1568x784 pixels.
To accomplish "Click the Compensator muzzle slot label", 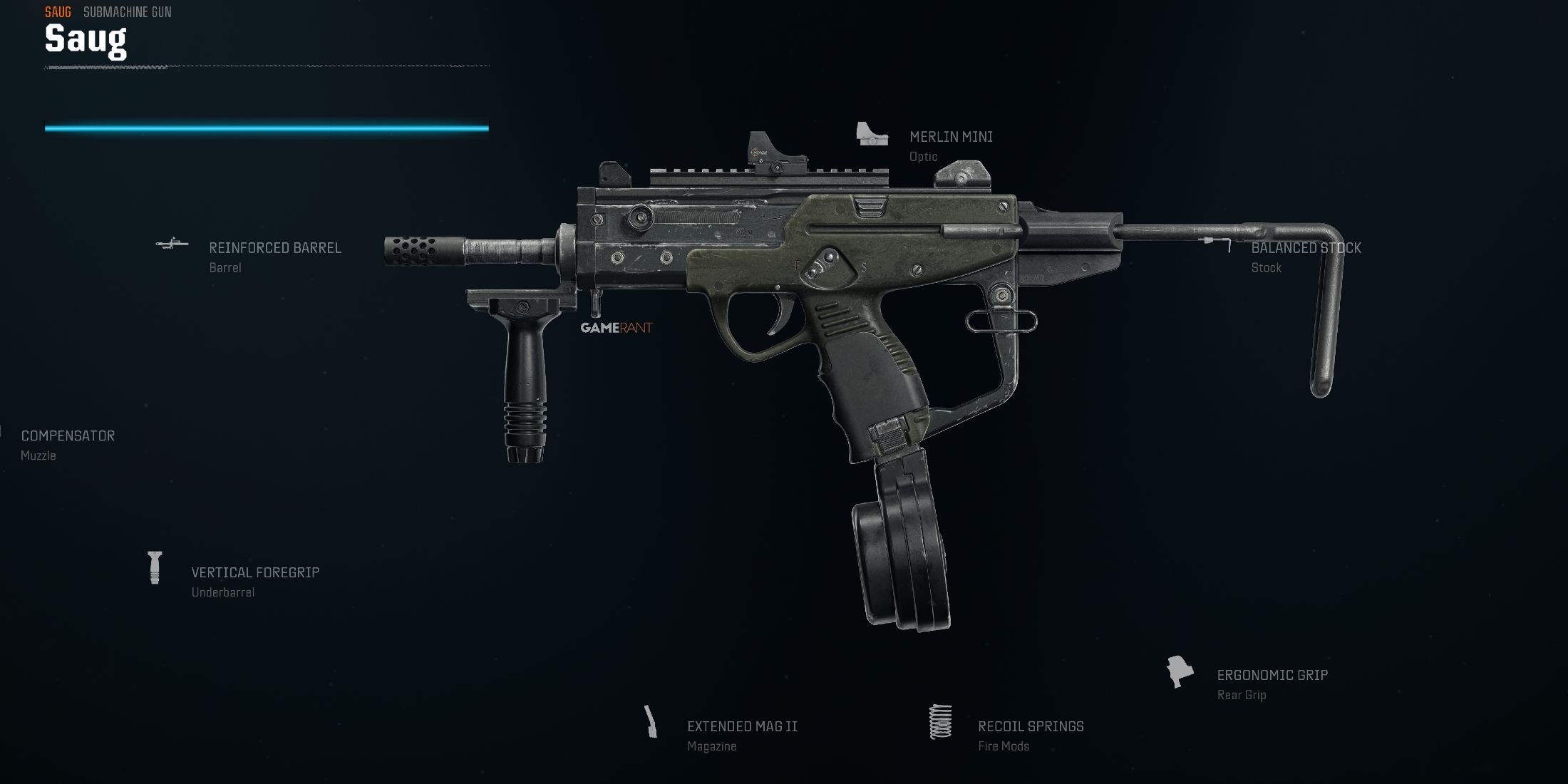I will [x=68, y=435].
